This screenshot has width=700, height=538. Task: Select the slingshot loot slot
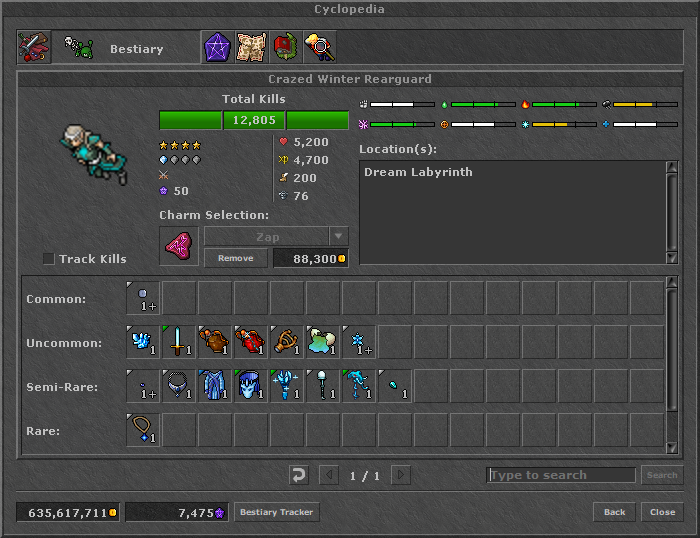287,342
